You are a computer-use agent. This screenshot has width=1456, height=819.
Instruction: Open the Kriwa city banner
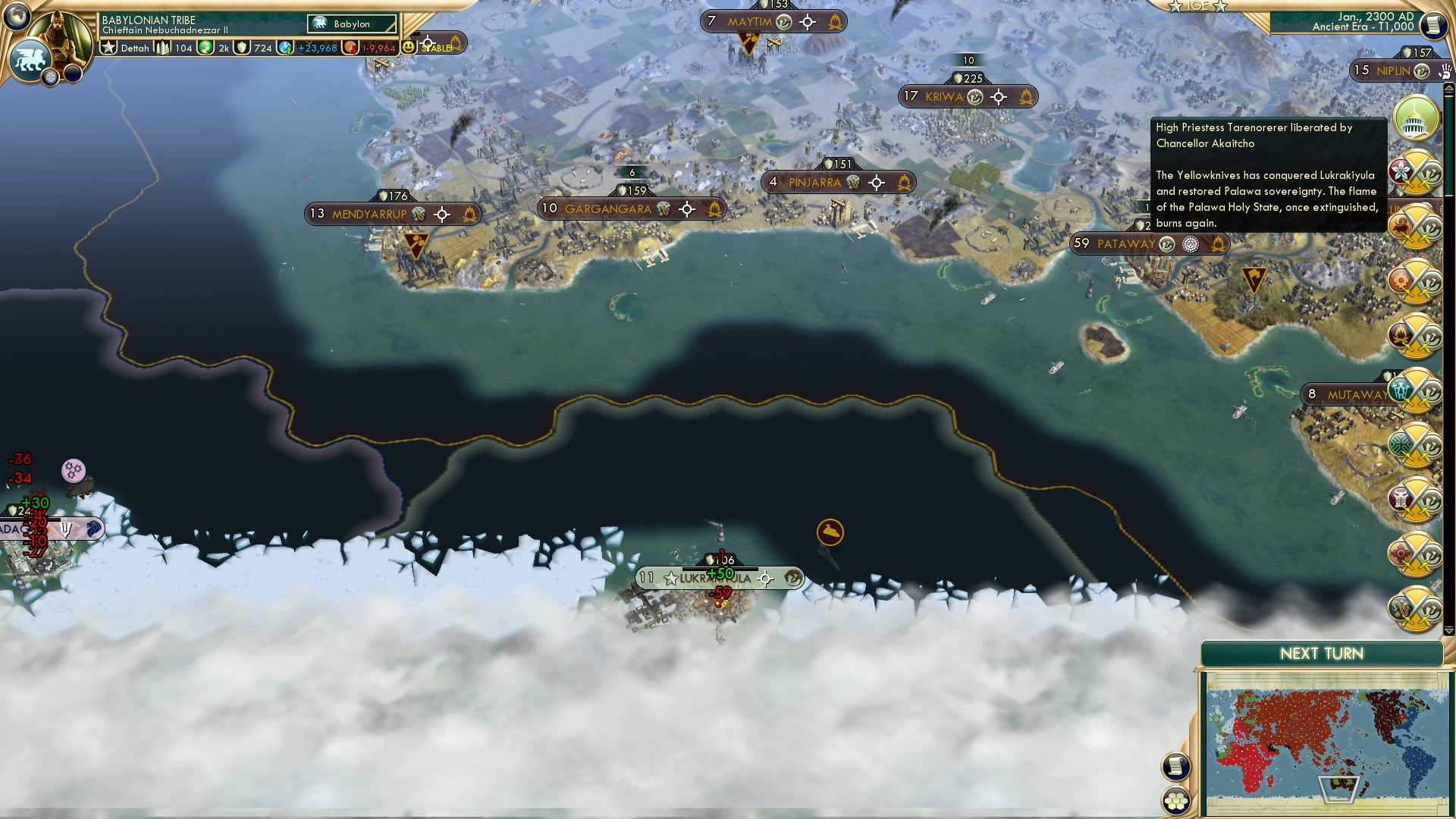(943, 97)
